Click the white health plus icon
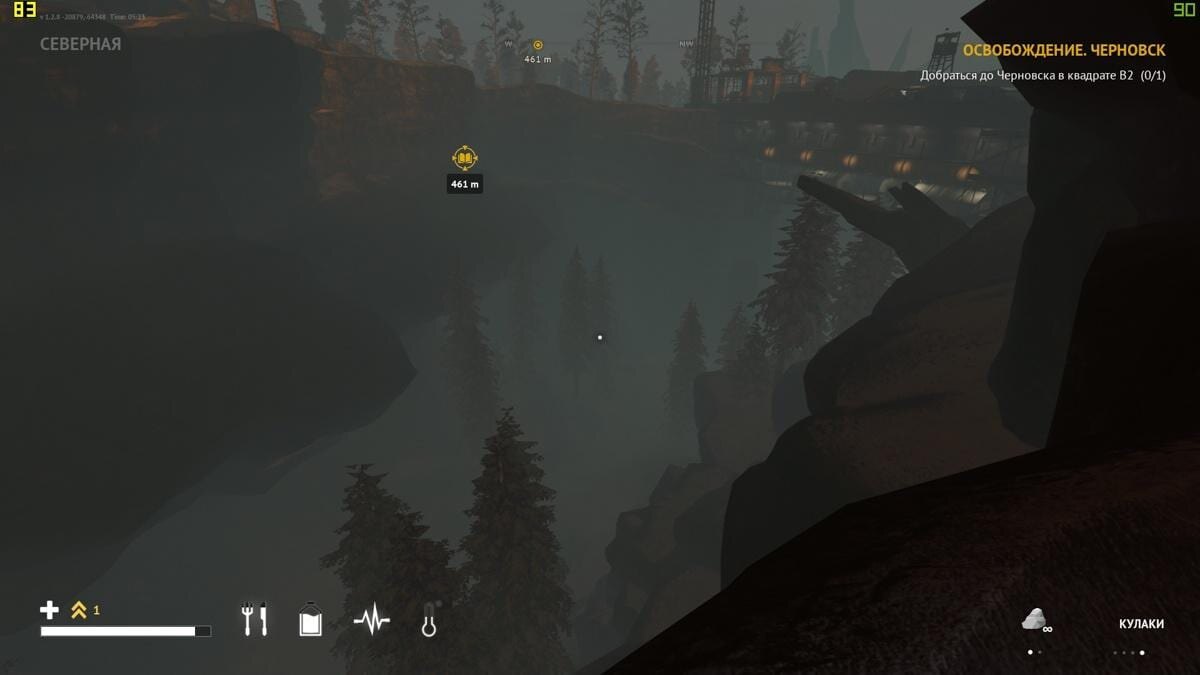This screenshot has width=1200, height=675. coord(49,610)
